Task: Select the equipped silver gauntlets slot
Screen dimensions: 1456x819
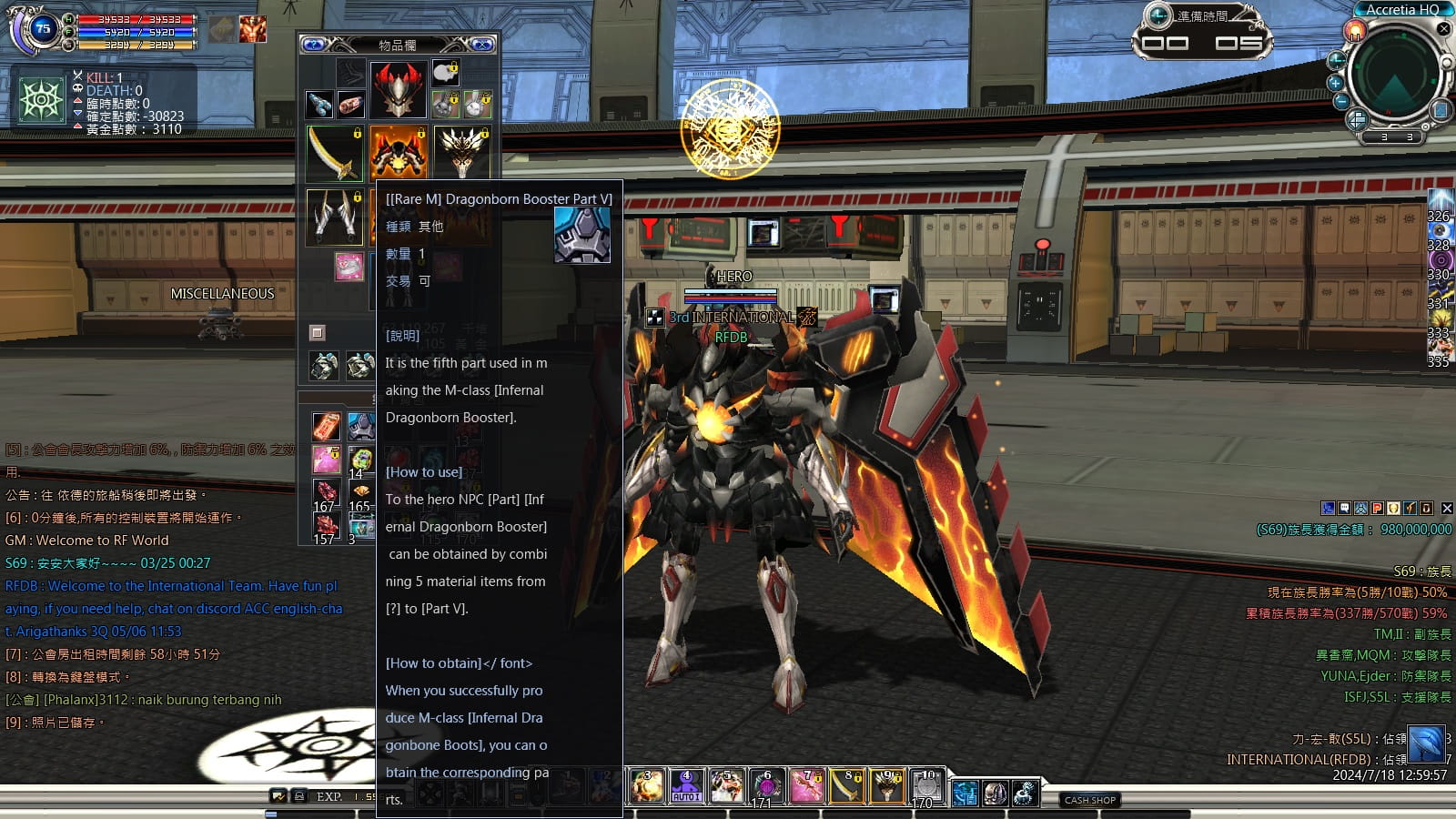Action: pos(334,217)
